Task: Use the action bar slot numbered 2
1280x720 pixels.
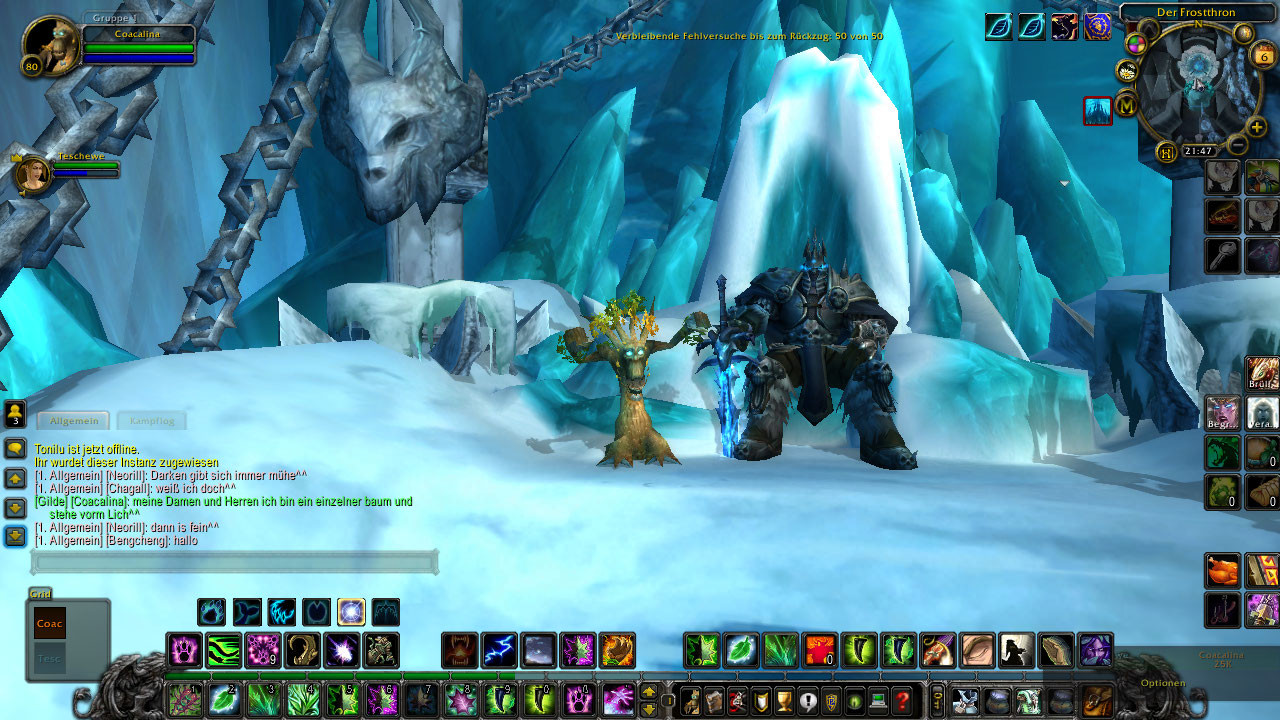Action: pos(225,699)
